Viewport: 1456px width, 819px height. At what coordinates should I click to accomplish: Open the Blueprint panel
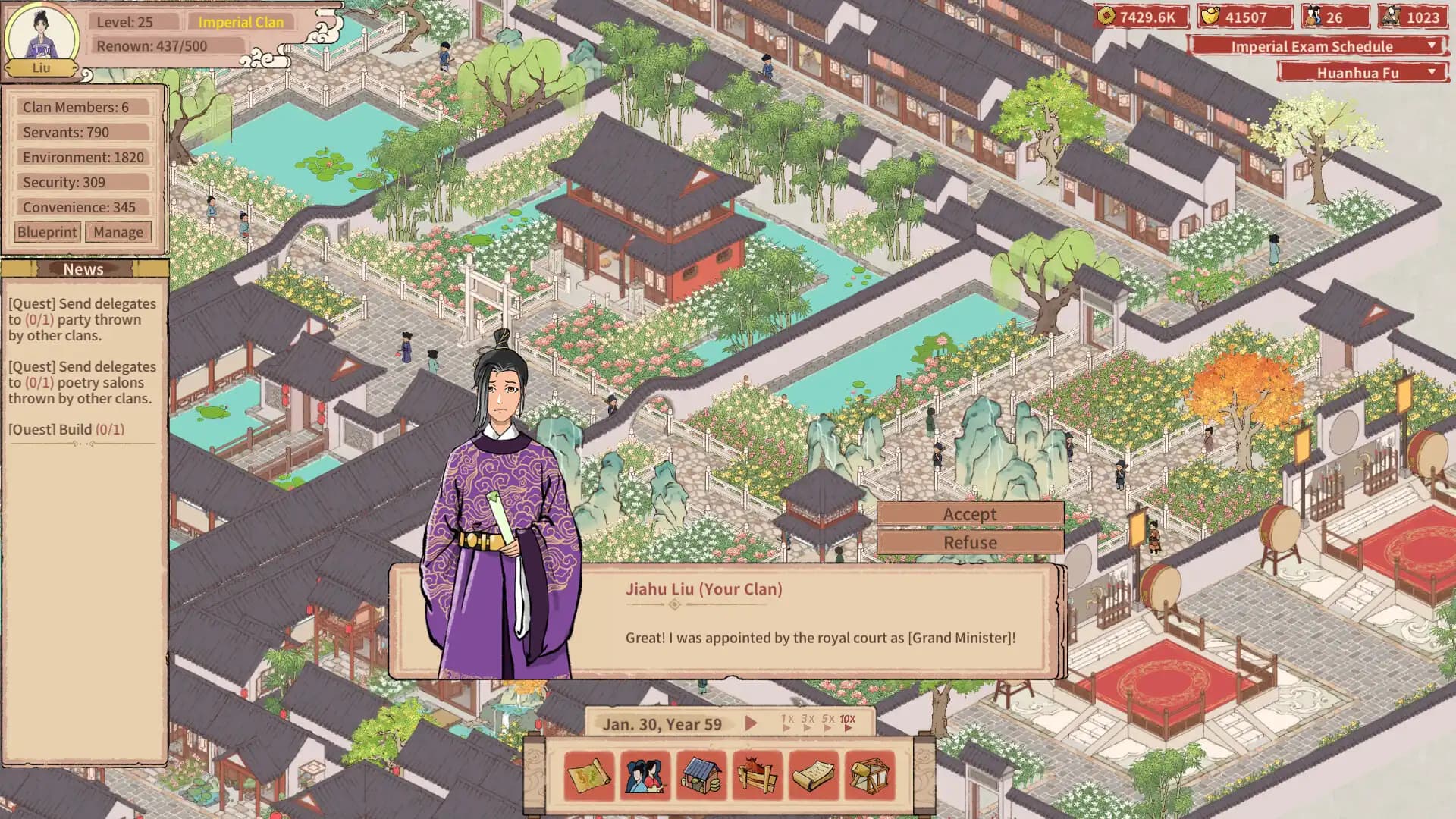point(47,232)
